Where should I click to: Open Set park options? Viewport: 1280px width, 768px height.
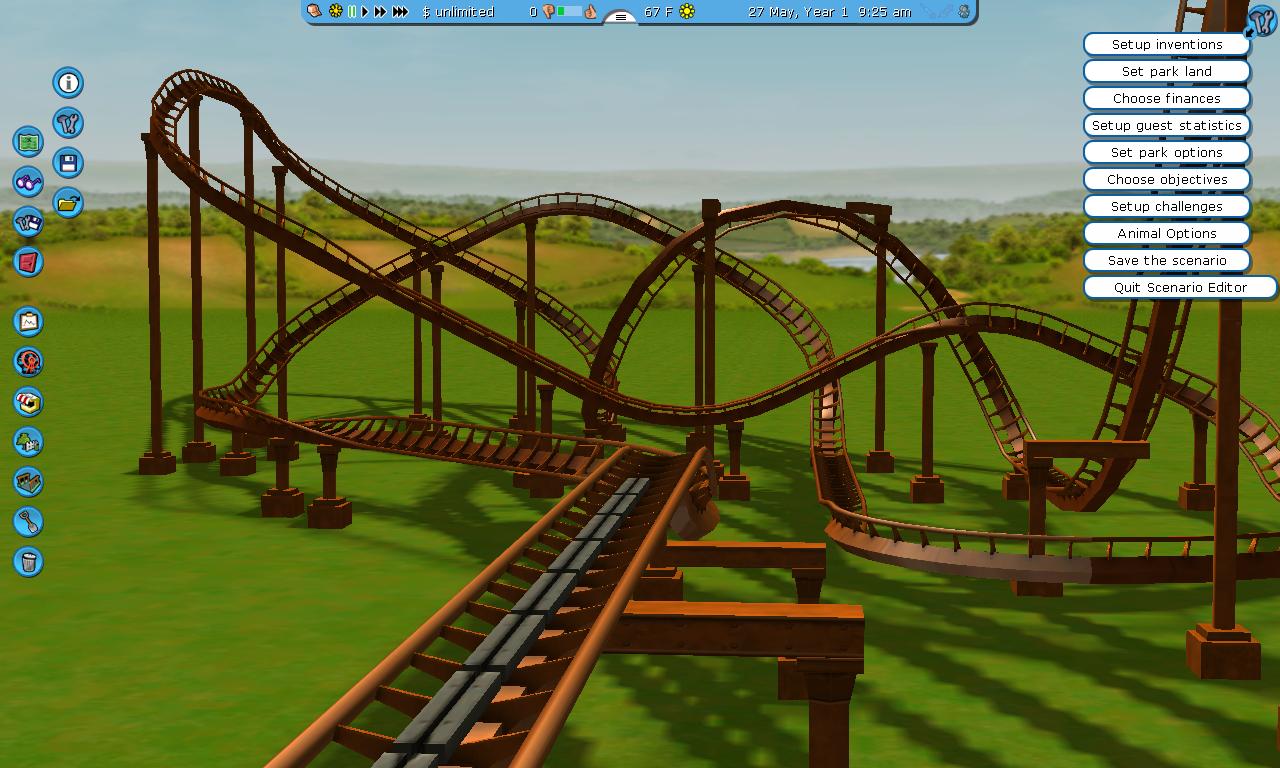tap(1166, 152)
